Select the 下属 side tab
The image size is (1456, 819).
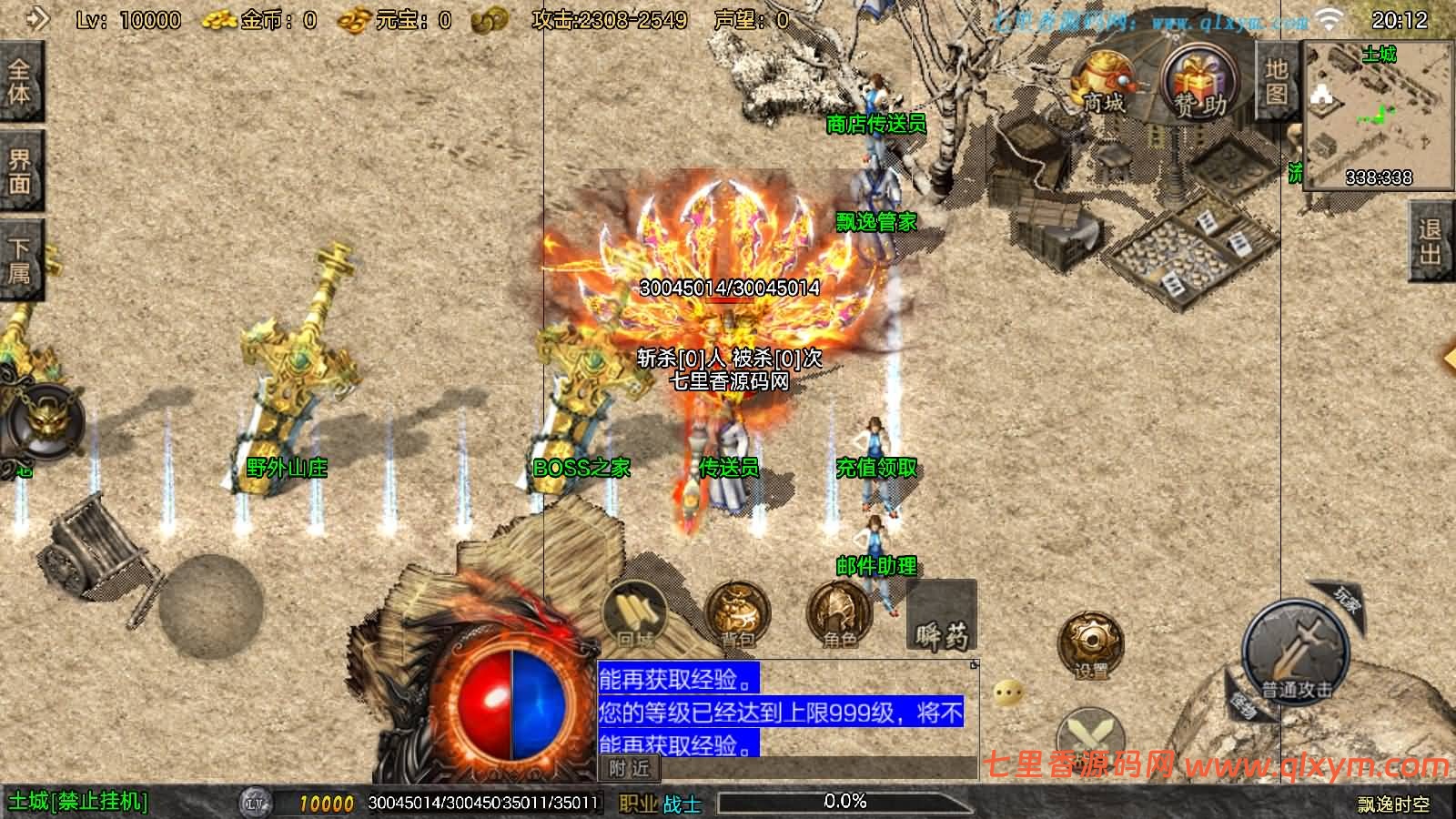[19, 260]
